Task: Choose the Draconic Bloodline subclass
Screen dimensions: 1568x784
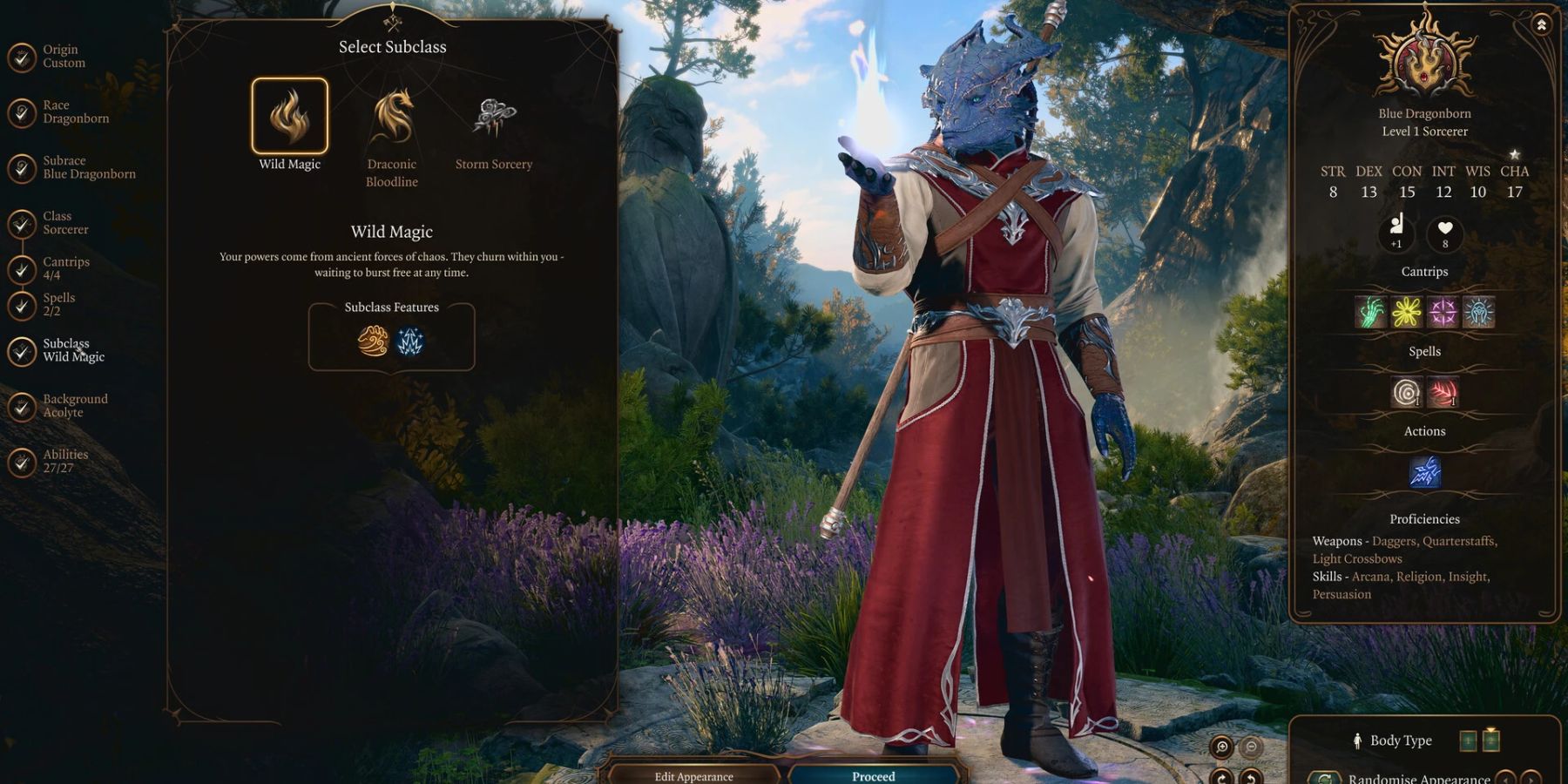Action: point(392,118)
